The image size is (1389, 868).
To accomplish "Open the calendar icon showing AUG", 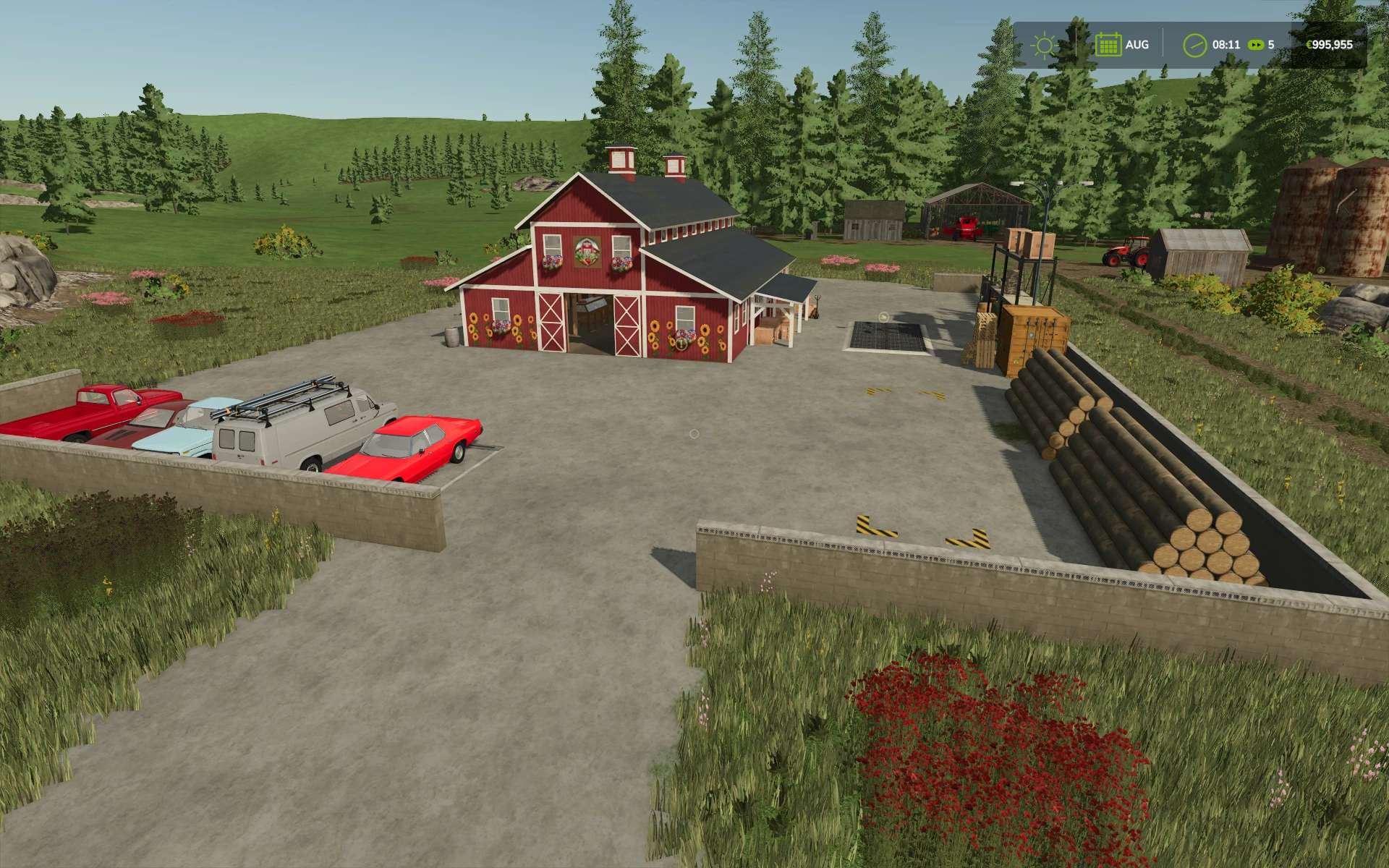I will tap(1108, 45).
